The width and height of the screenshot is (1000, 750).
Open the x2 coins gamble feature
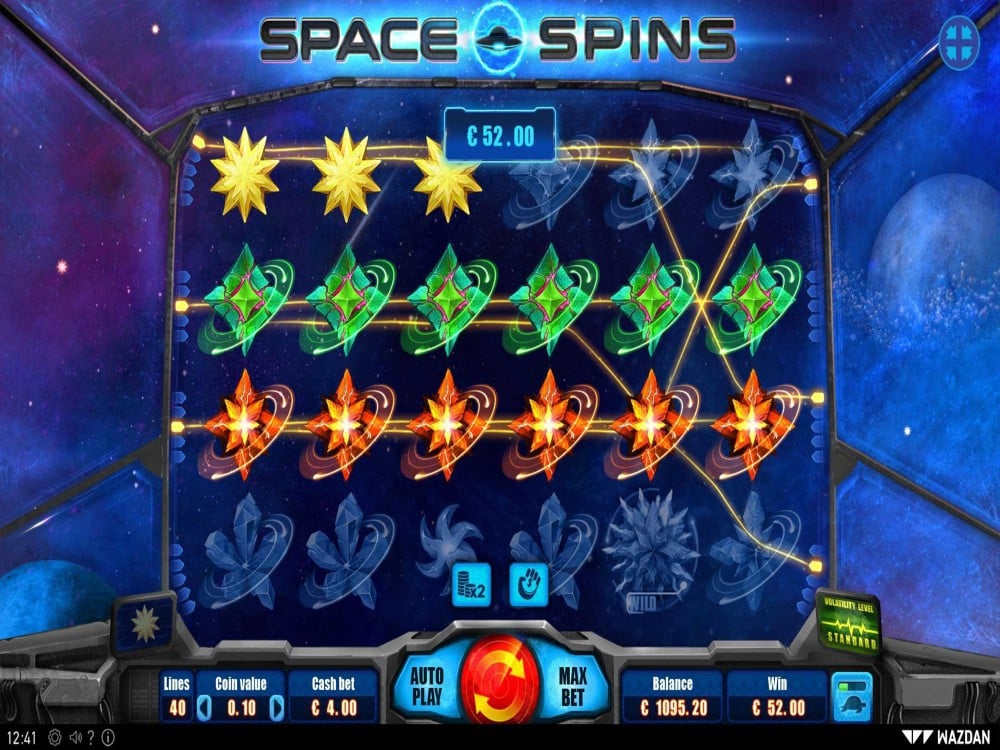tap(469, 583)
